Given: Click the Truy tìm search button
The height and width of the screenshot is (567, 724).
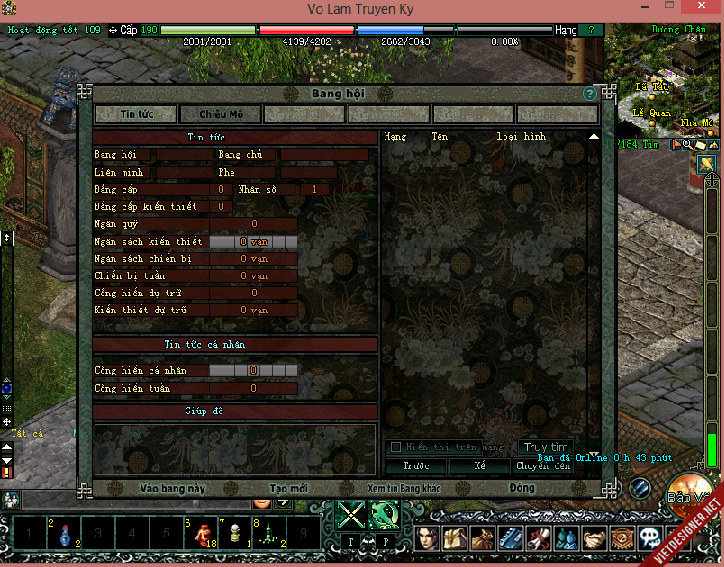Looking at the screenshot, I should click(x=545, y=447).
